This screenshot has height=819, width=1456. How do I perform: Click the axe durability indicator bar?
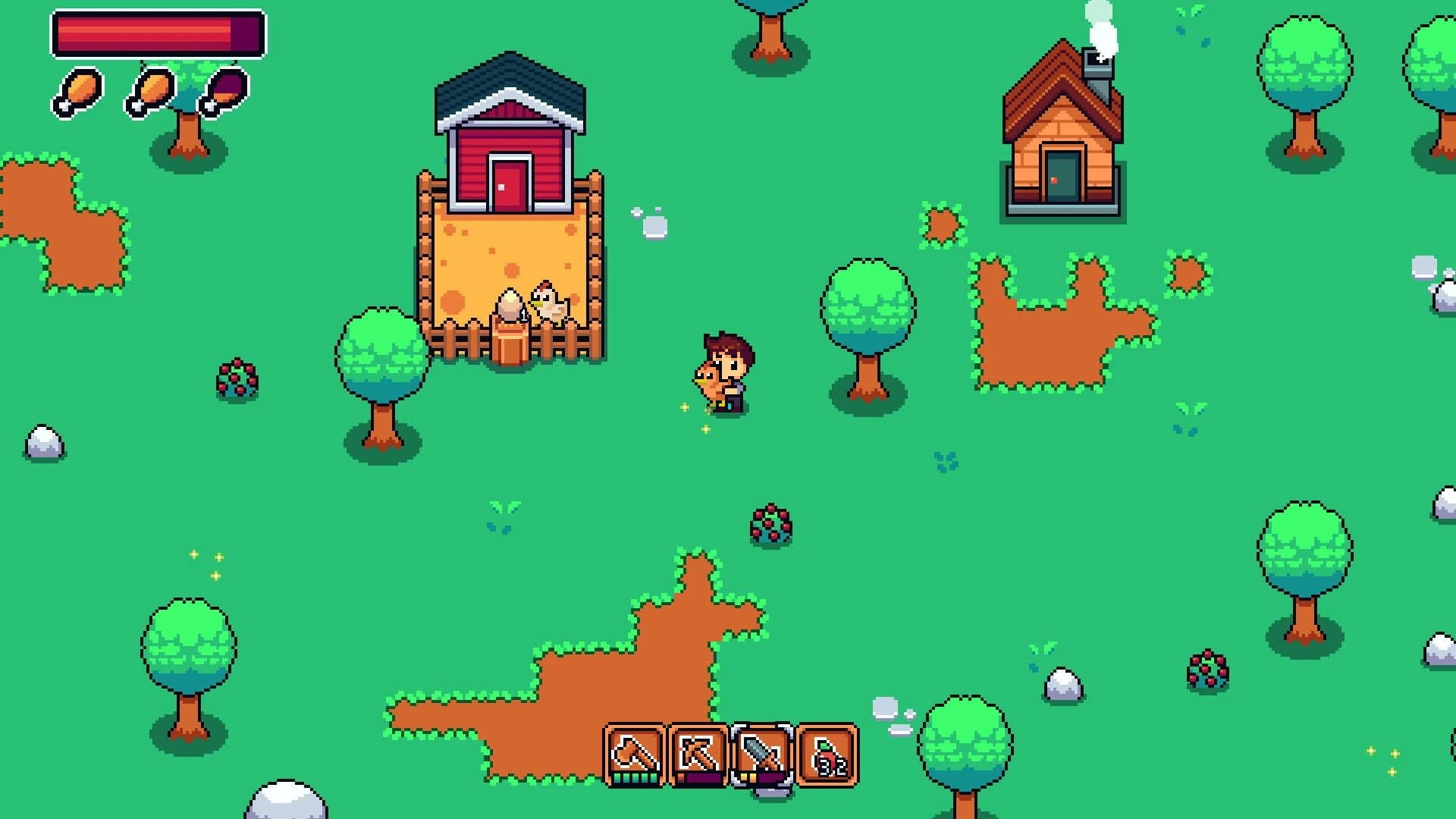(634, 776)
